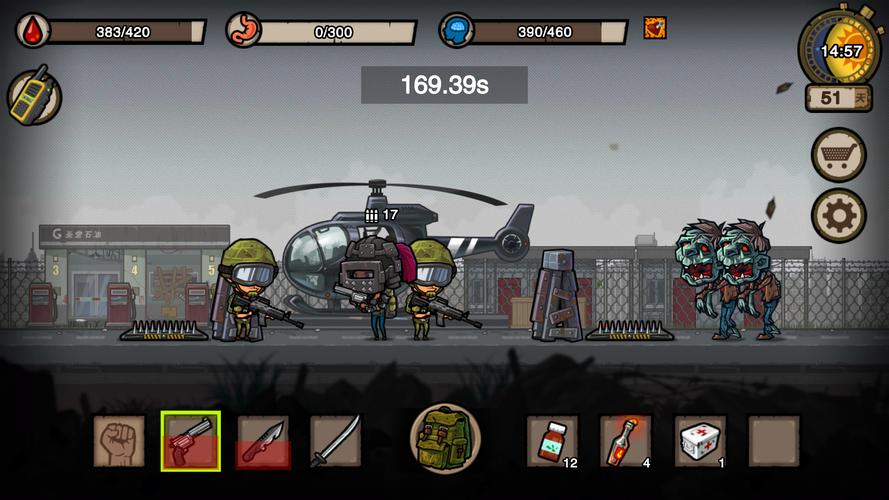Click the orange status buff icon
The height and width of the screenshot is (500, 889).
[x=655, y=28]
